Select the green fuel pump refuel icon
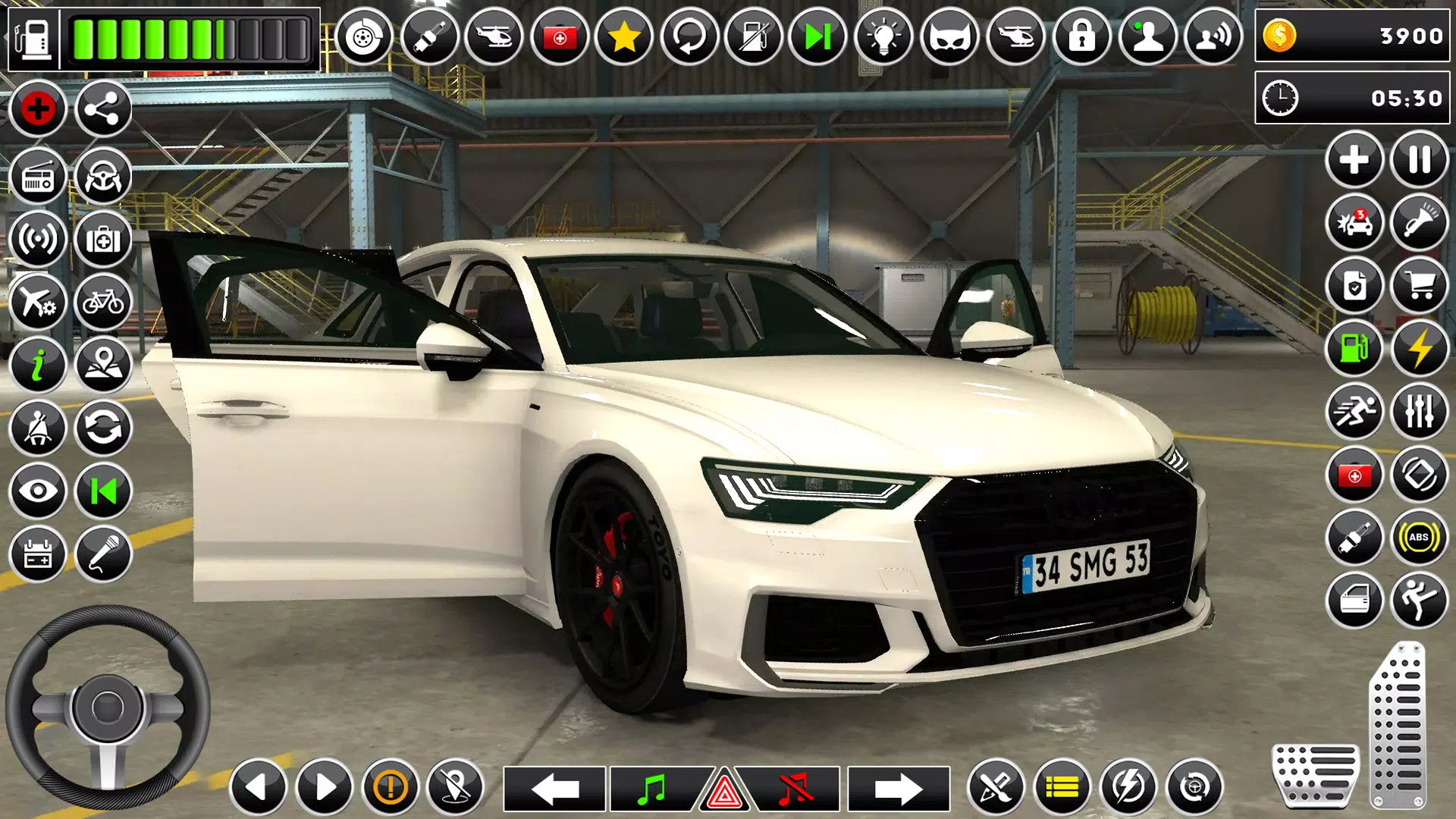 click(1354, 349)
